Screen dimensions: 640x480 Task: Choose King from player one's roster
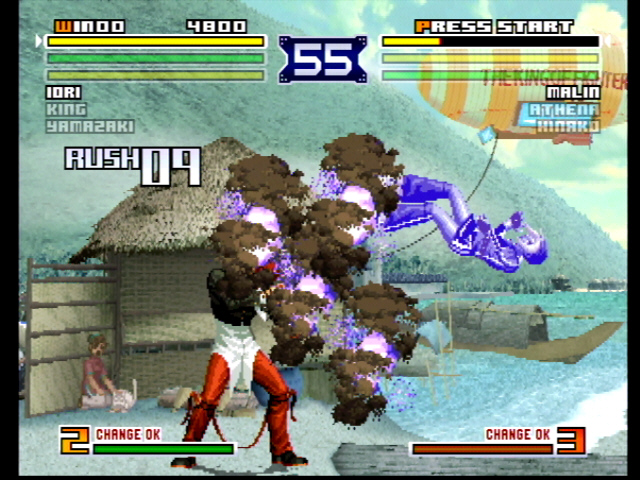(66, 109)
